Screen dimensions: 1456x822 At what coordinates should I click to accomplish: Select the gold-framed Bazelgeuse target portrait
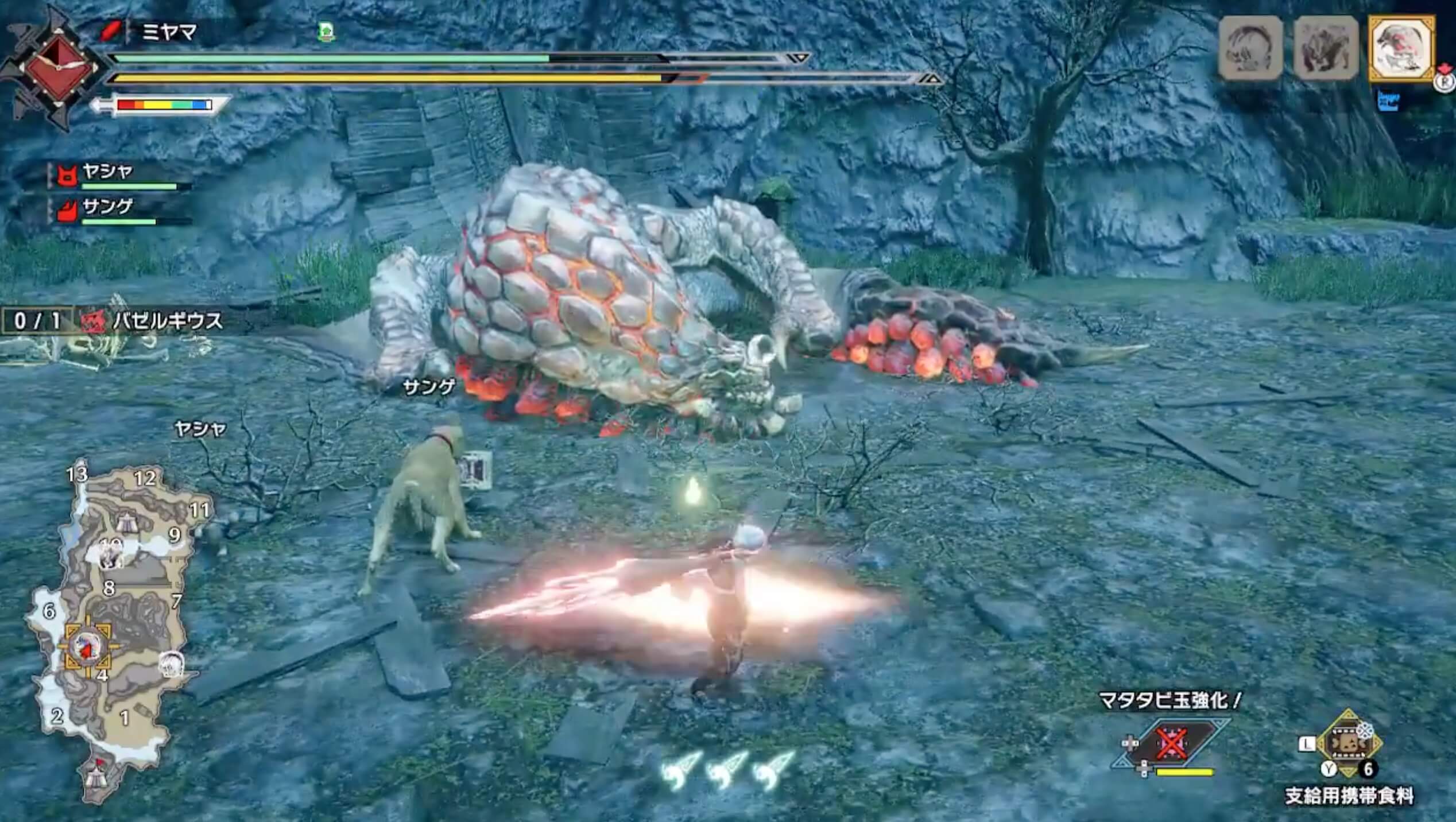tap(1400, 48)
